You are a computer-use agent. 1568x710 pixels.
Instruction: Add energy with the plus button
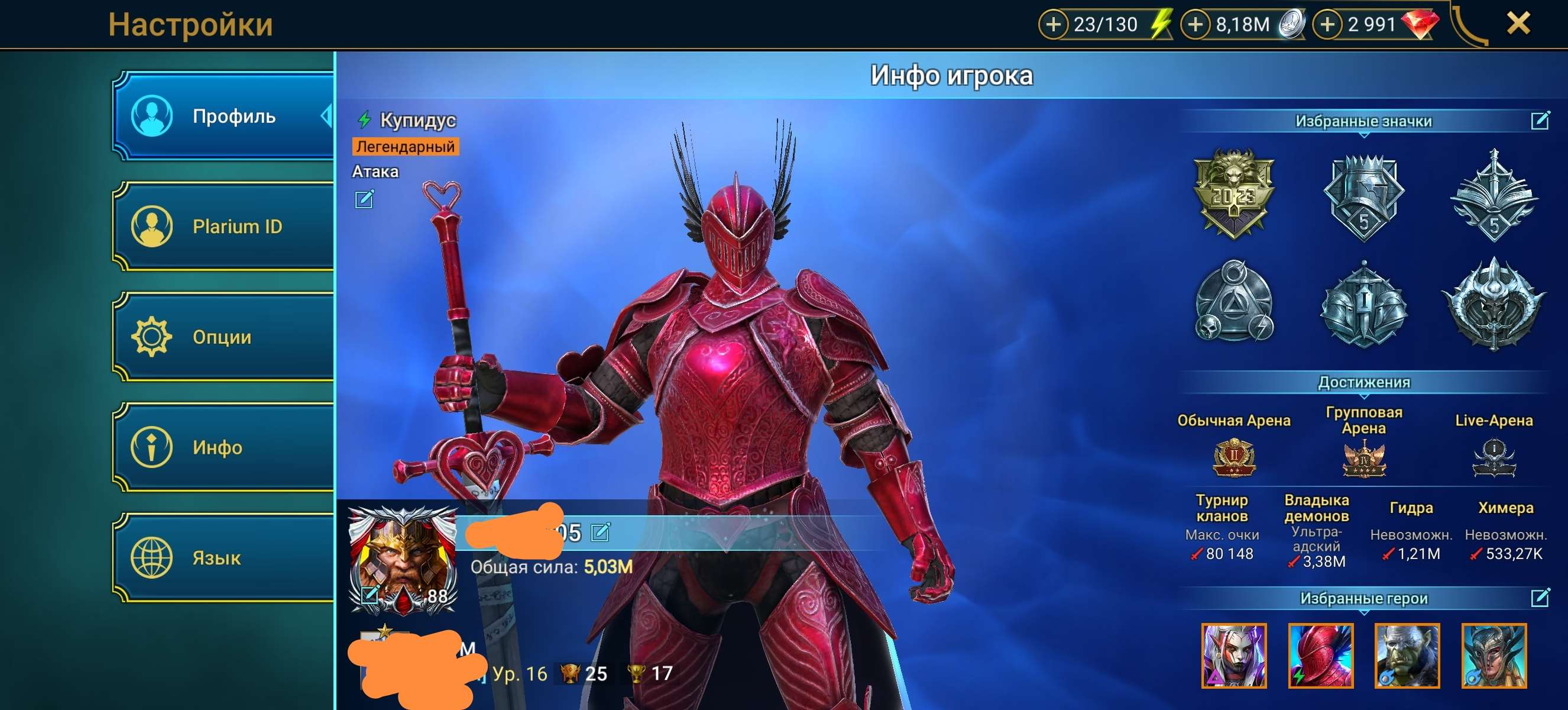coord(1054,25)
